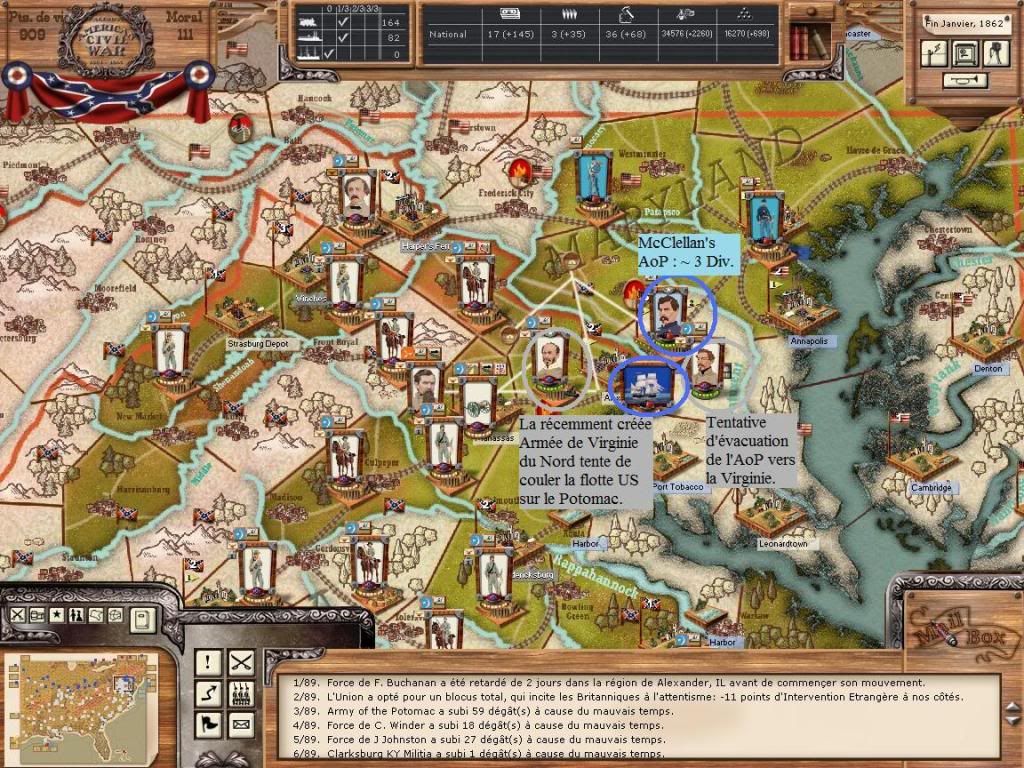The width and height of the screenshot is (1024, 768).
Task: Select the winding arrow movement filter
Action: click(x=208, y=692)
